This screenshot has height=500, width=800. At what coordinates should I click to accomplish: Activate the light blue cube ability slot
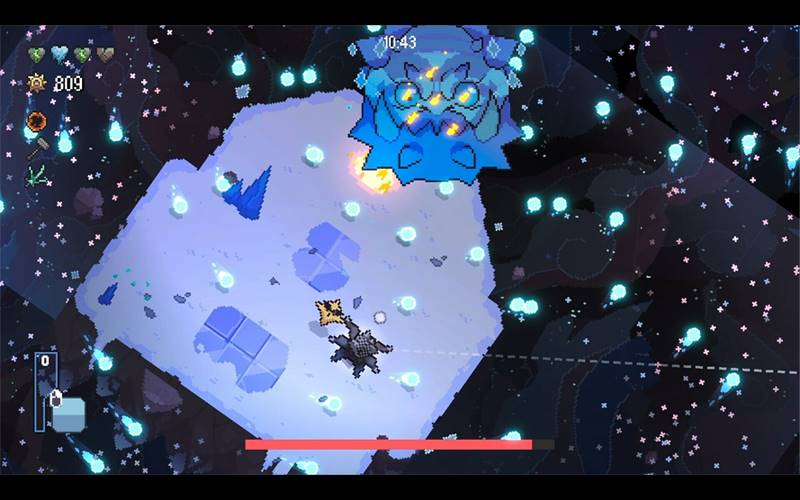tap(69, 413)
